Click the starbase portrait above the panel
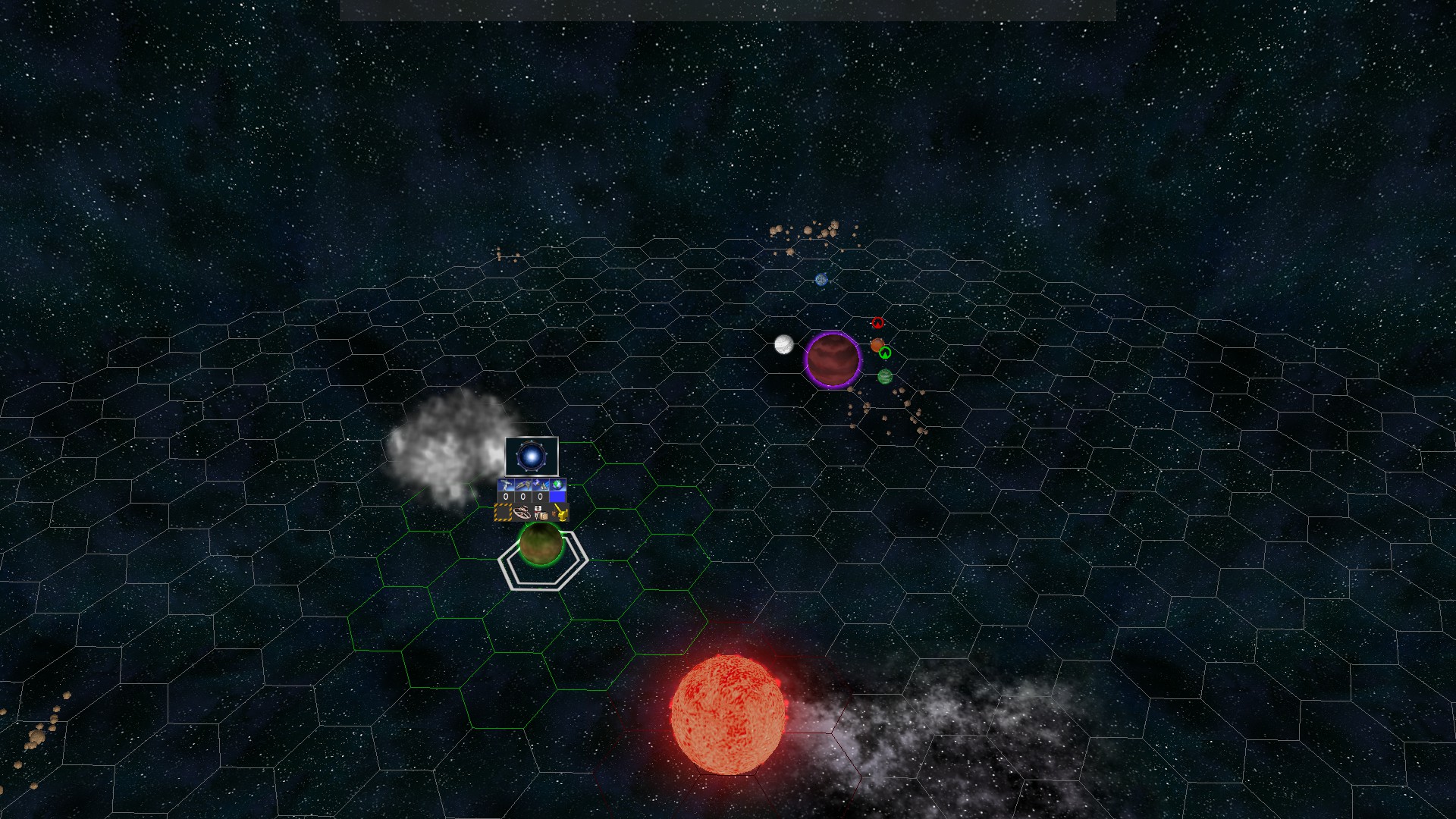This screenshot has height=819, width=1456. [x=531, y=455]
